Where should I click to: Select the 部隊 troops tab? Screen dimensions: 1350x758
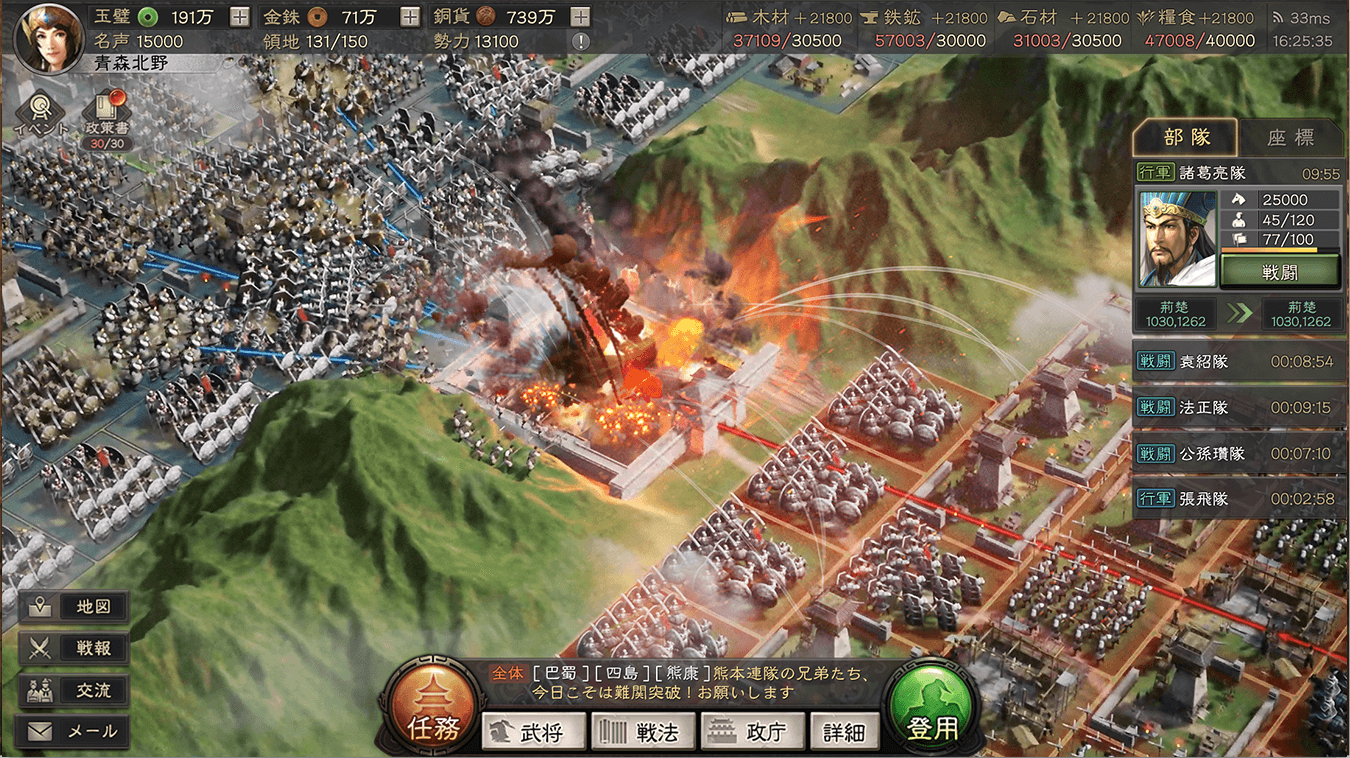click(x=1186, y=138)
